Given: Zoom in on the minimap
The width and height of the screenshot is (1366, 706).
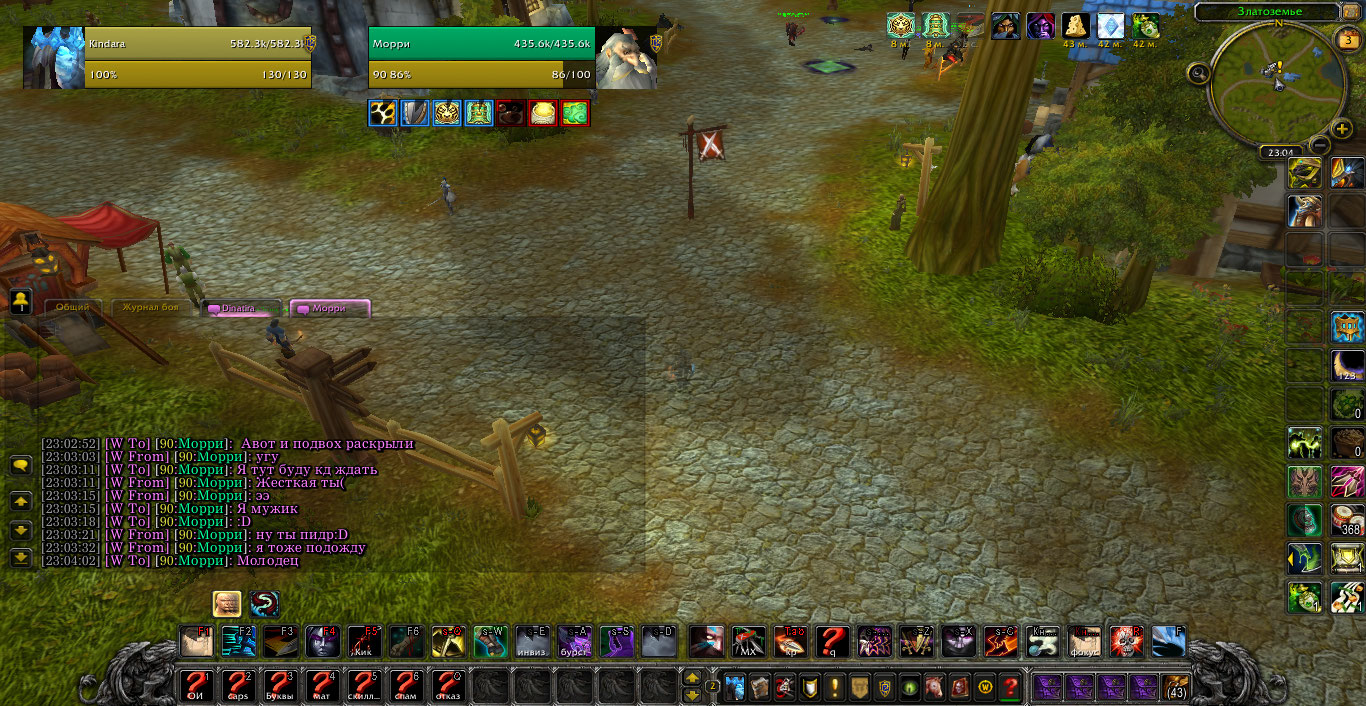Looking at the screenshot, I should coord(1343,130).
